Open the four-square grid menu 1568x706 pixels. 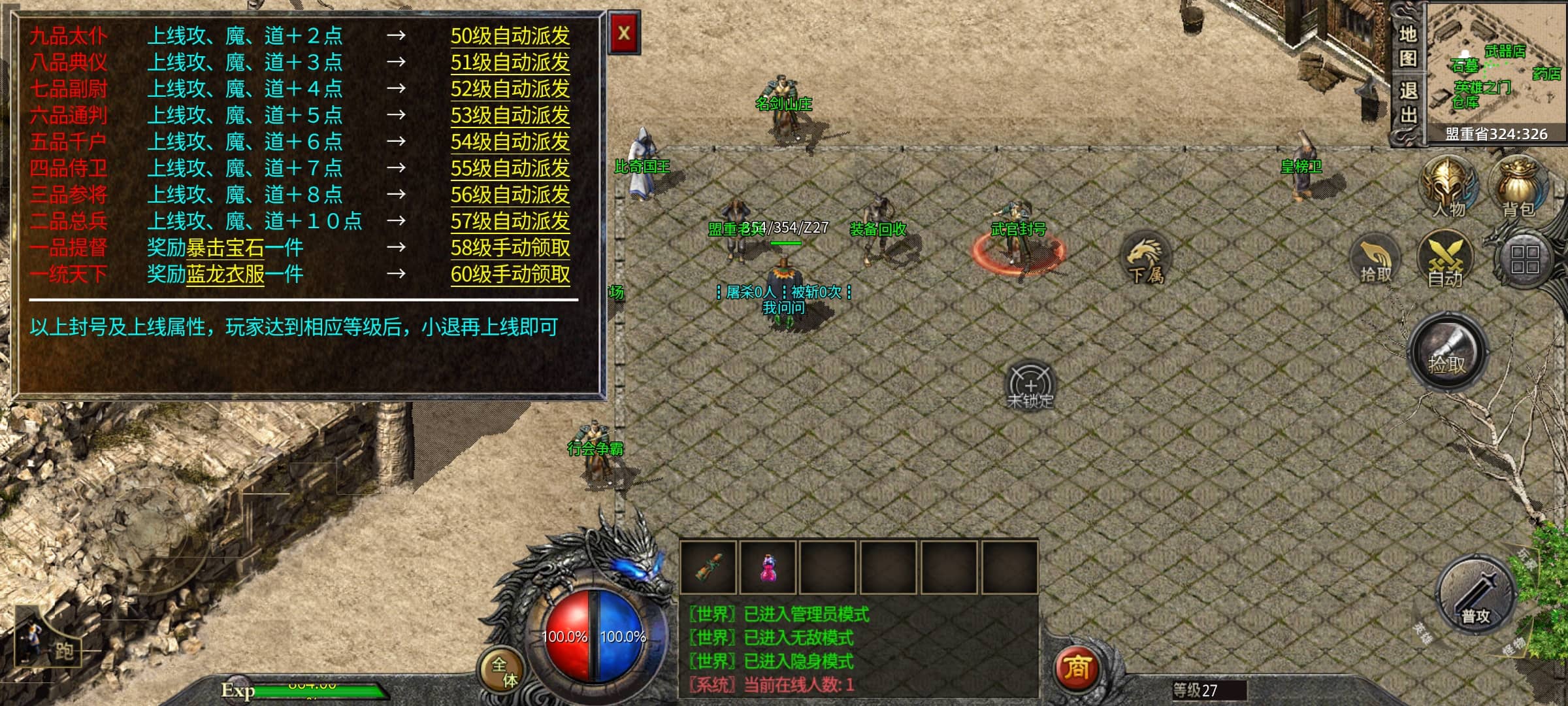click(x=1524, y=260)
